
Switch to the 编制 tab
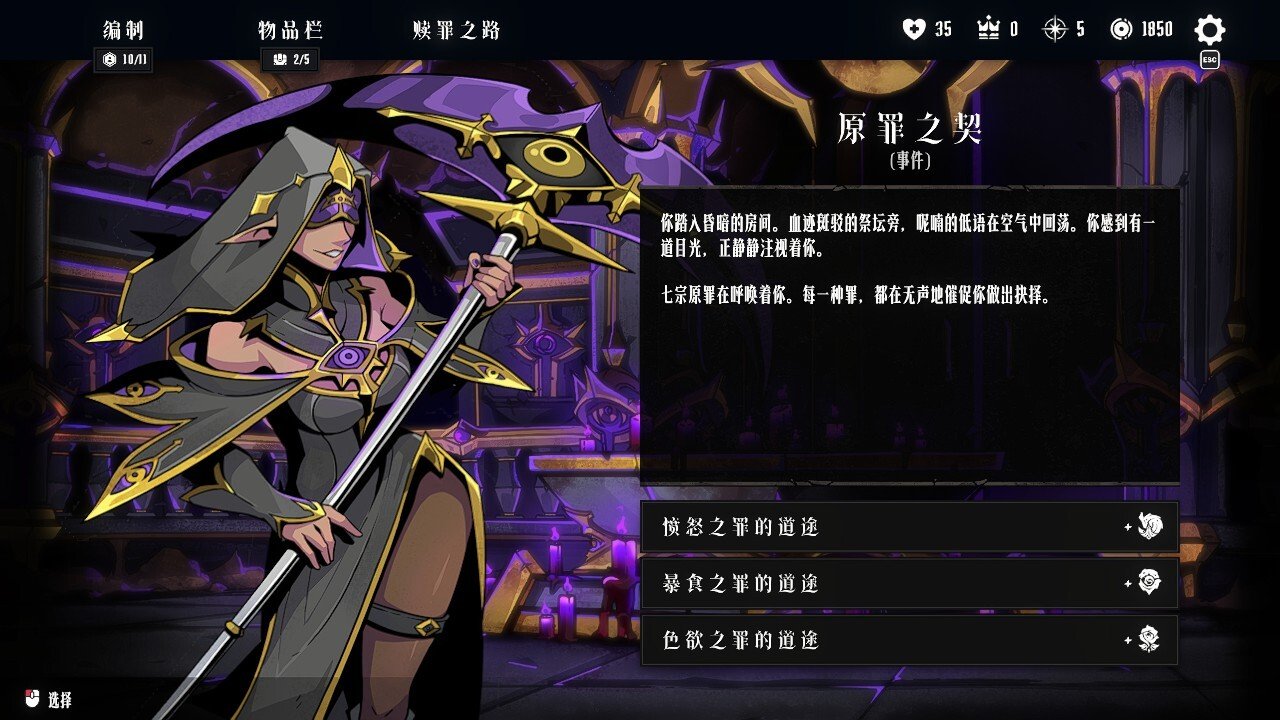(124, 30)
